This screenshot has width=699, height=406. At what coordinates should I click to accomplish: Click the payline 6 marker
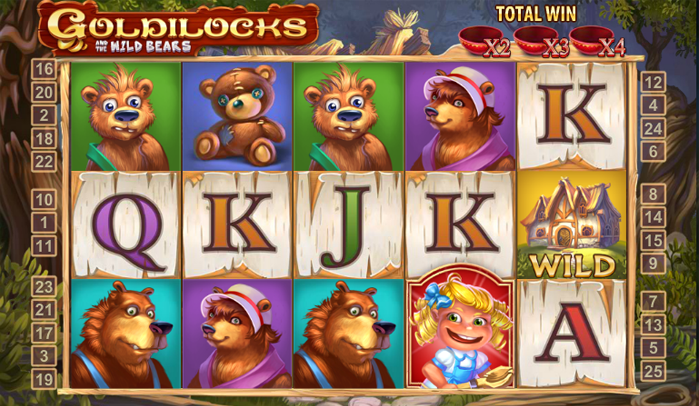point(653,151)
